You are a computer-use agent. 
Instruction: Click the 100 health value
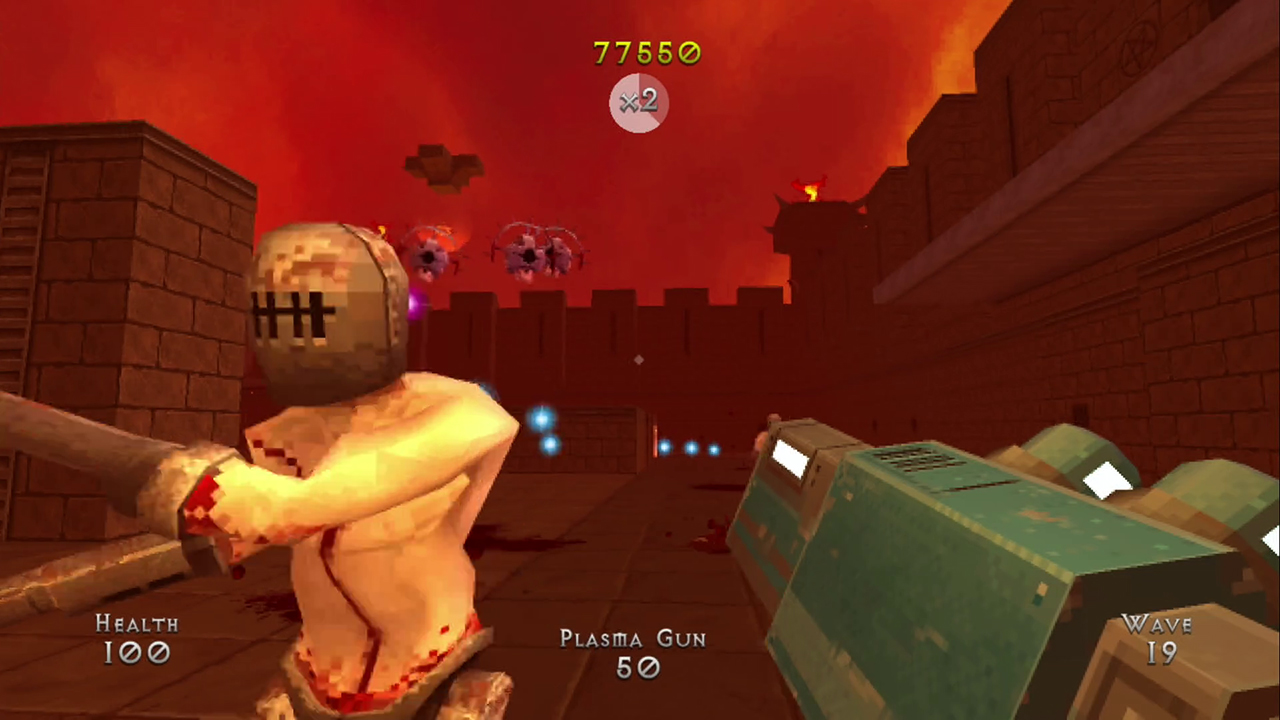point(136,655)
